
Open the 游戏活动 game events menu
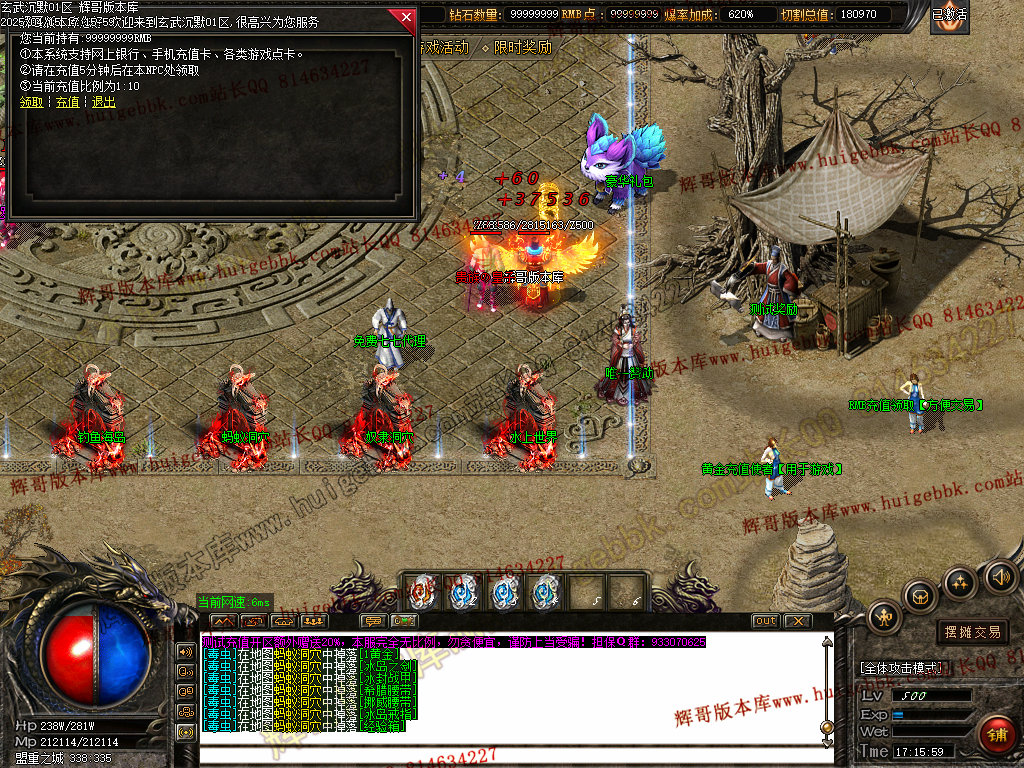point(443,47)
